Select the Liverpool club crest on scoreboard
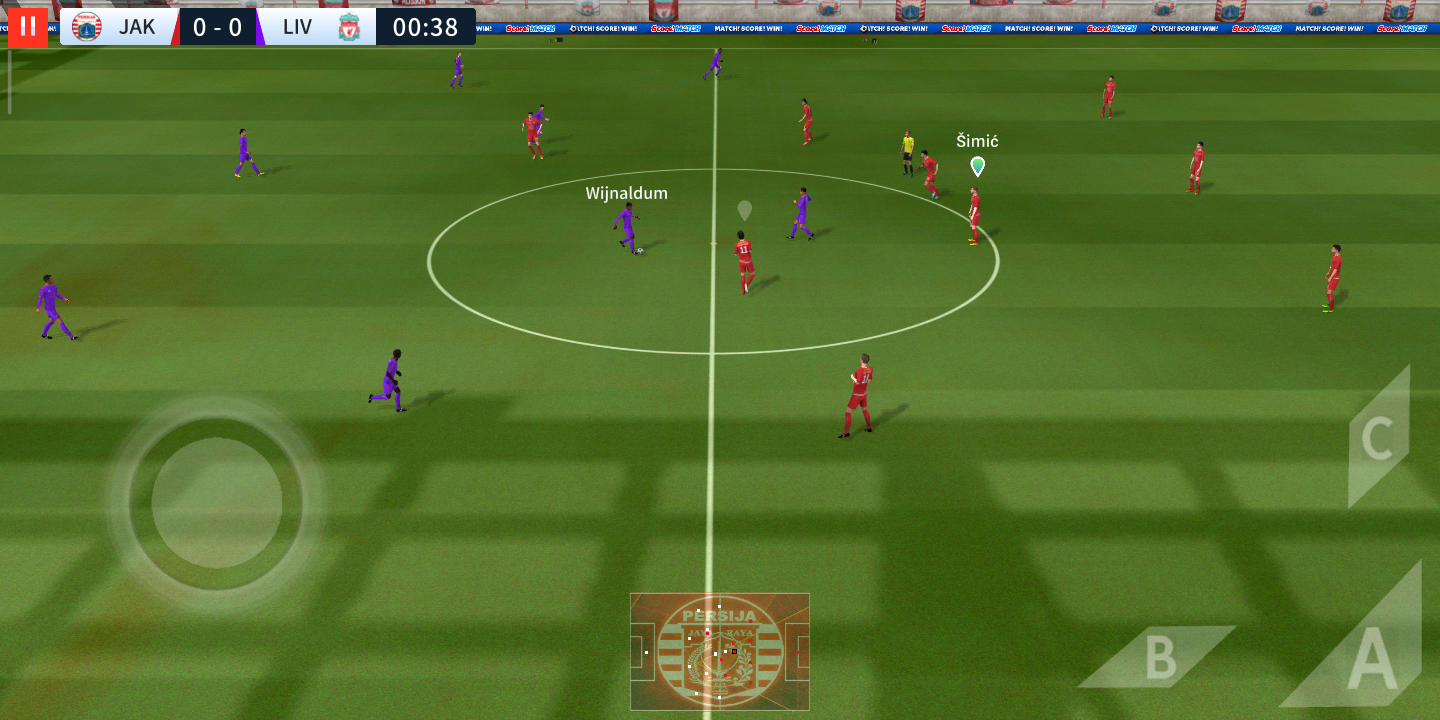Viewport: 1440px width, 720px height. point(347,27)
